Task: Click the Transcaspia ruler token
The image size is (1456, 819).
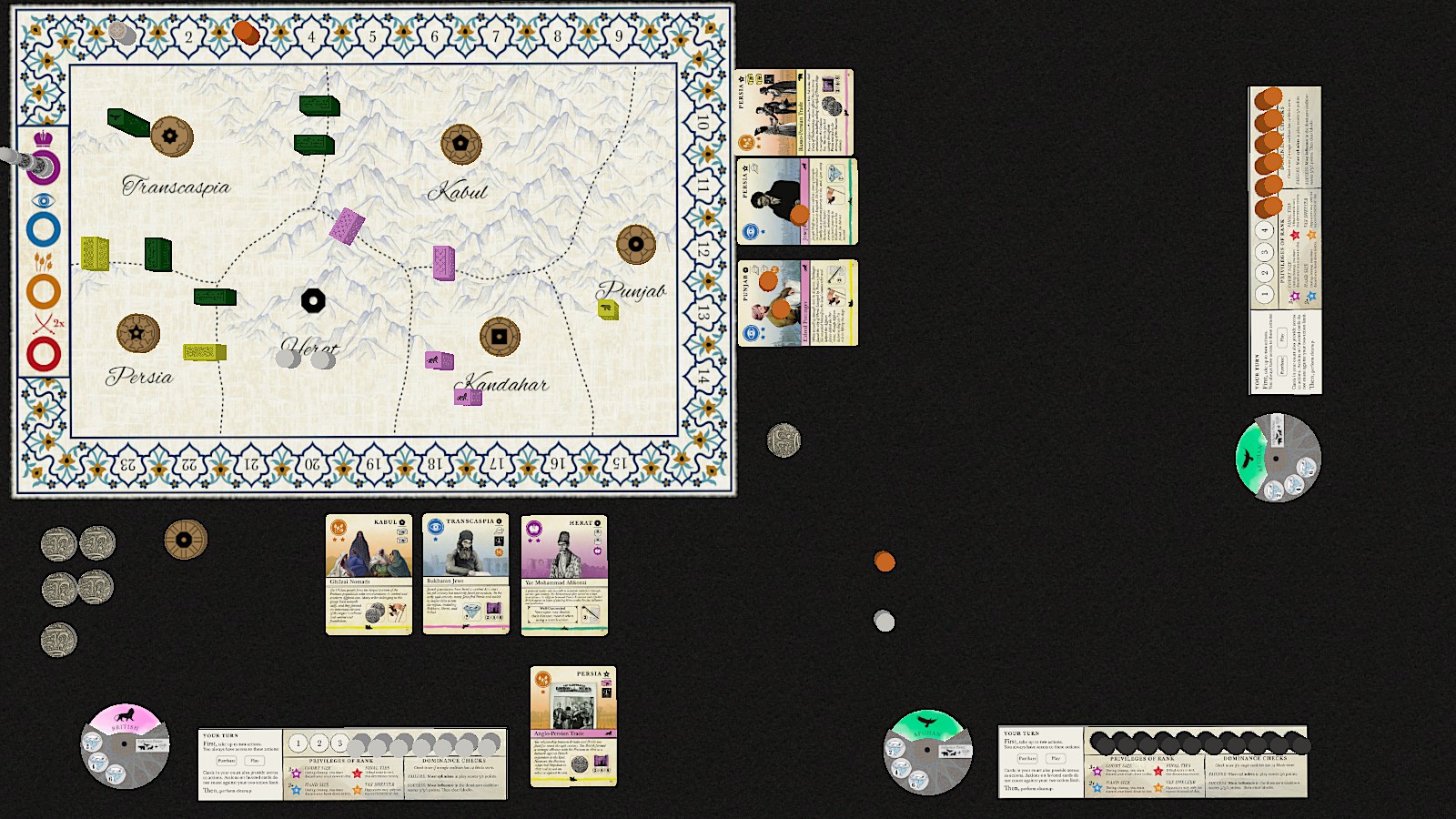Action: pyautogui.click(x=171, y=136)
